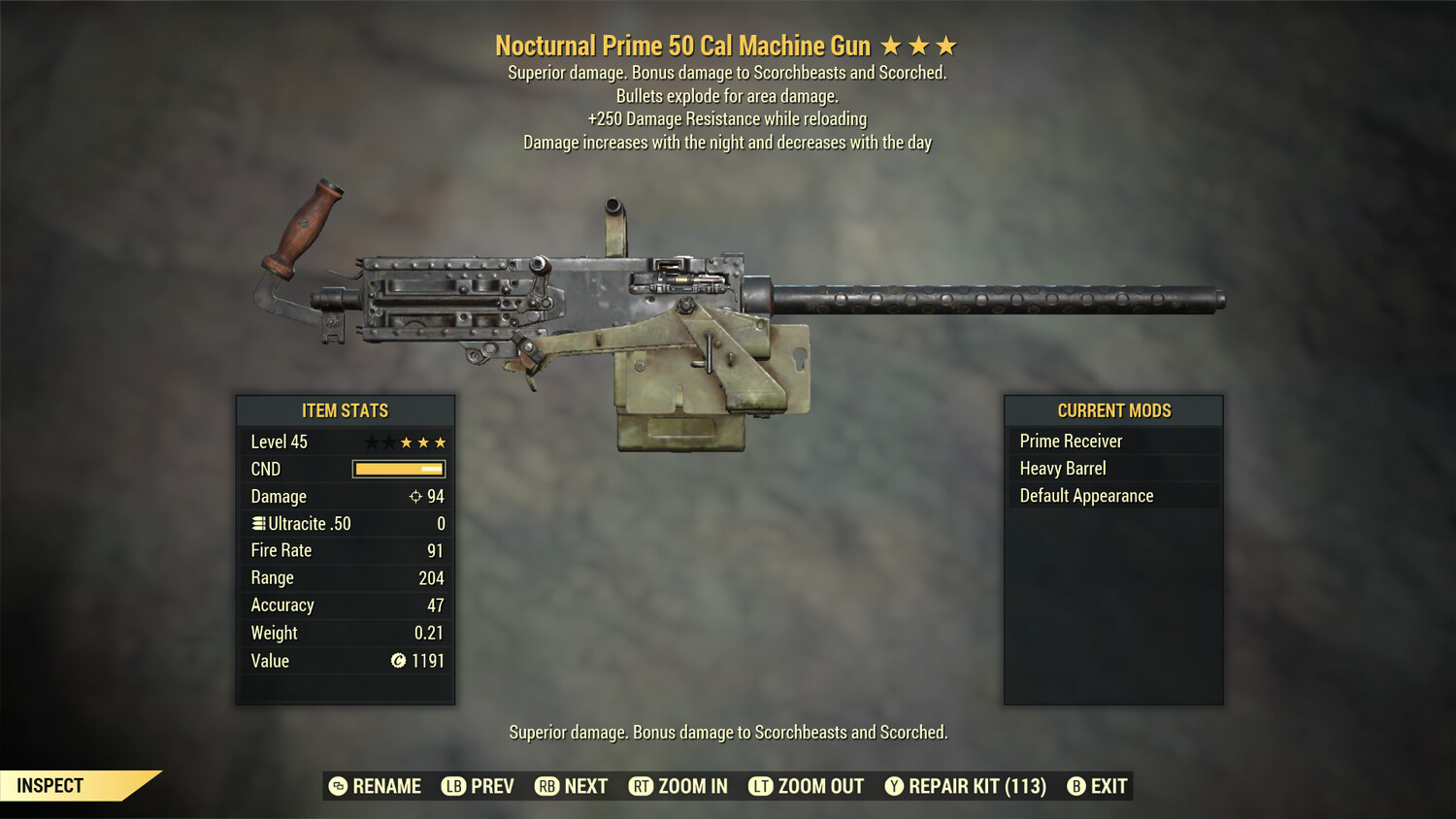Viewport: 1456px width, 819px height.
Task: Click the Rename button icon
Action: 338,786
